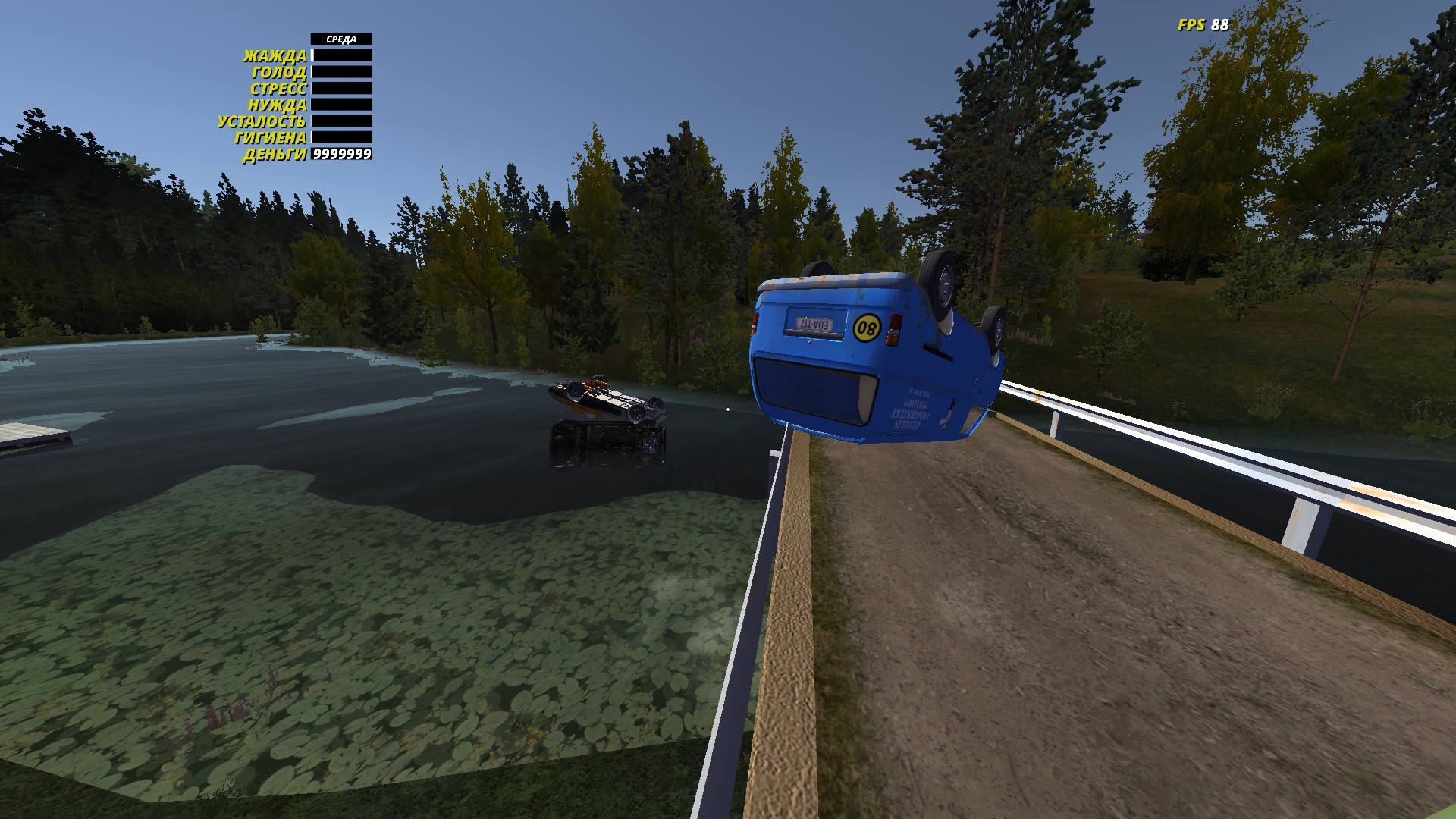Click the EOA-117 license plate

(814, 325)
